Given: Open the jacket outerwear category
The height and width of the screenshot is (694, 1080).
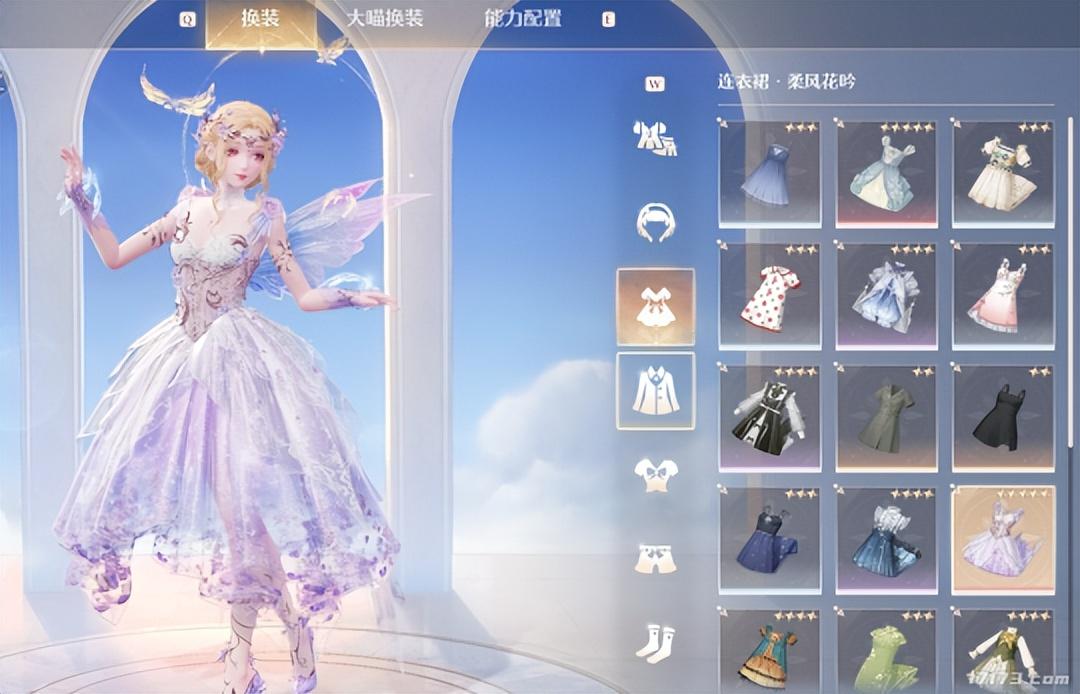Looking at the screenshot, I should 655,390.
